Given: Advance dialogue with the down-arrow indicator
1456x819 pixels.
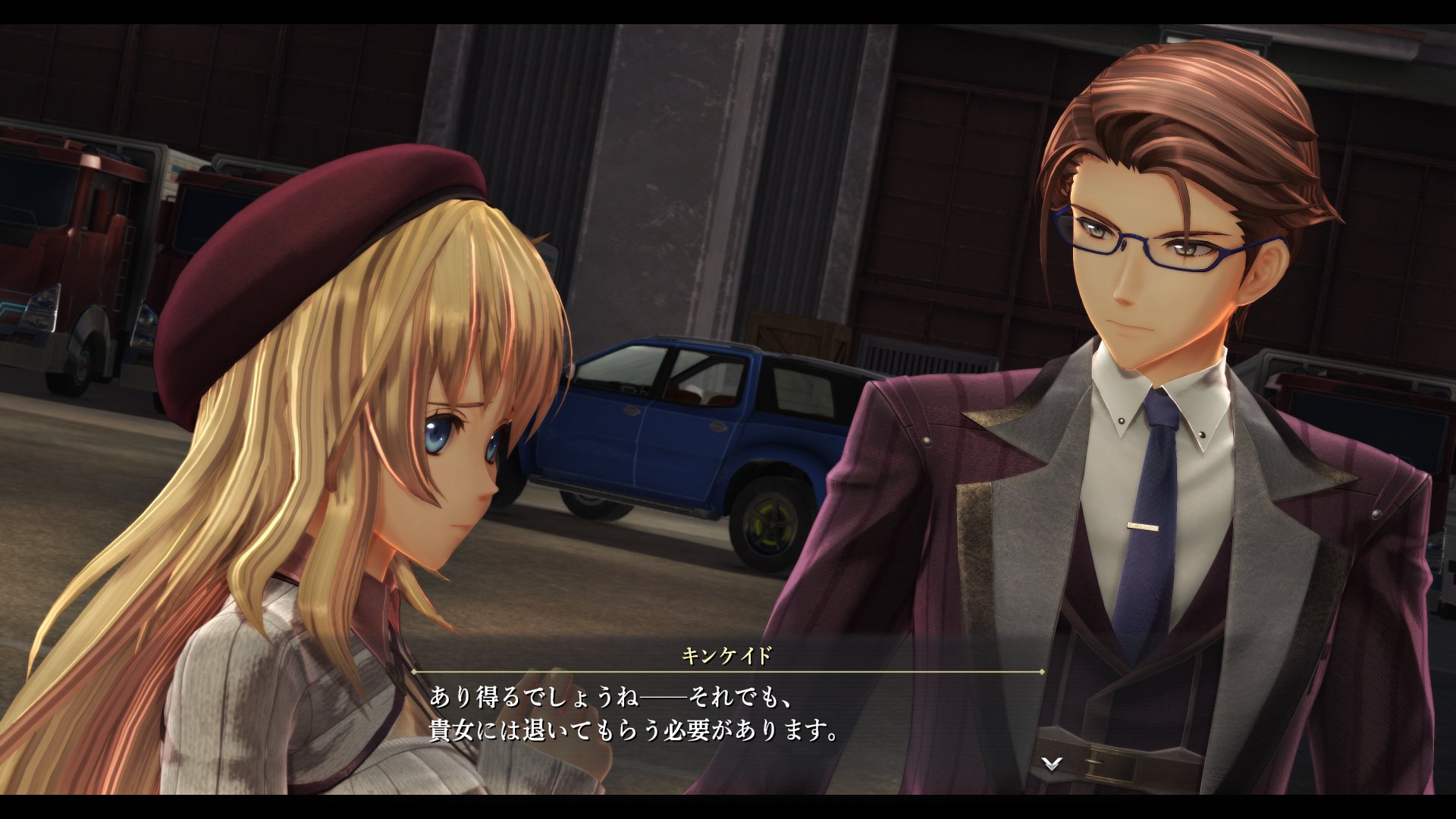Looking at the screenshot, I should pyautogui.click(x=1051, y=764).
